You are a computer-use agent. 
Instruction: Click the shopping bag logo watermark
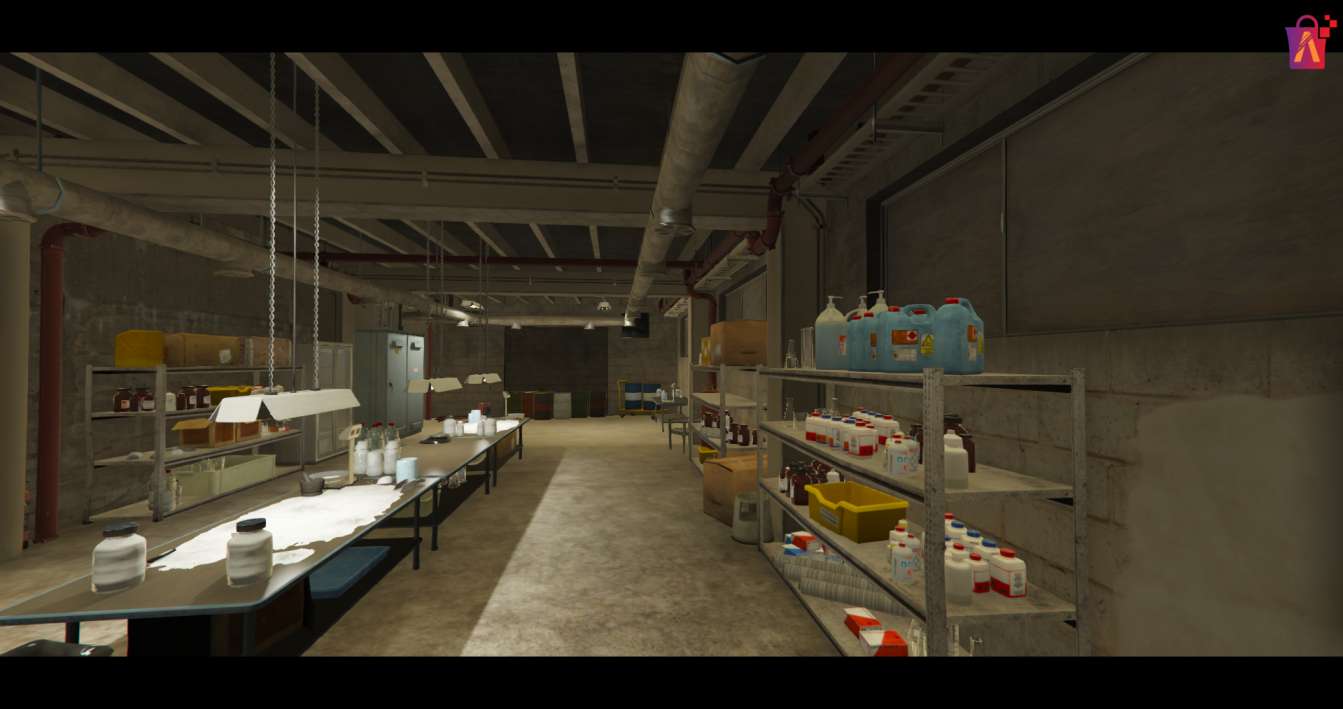point(1307,42)
